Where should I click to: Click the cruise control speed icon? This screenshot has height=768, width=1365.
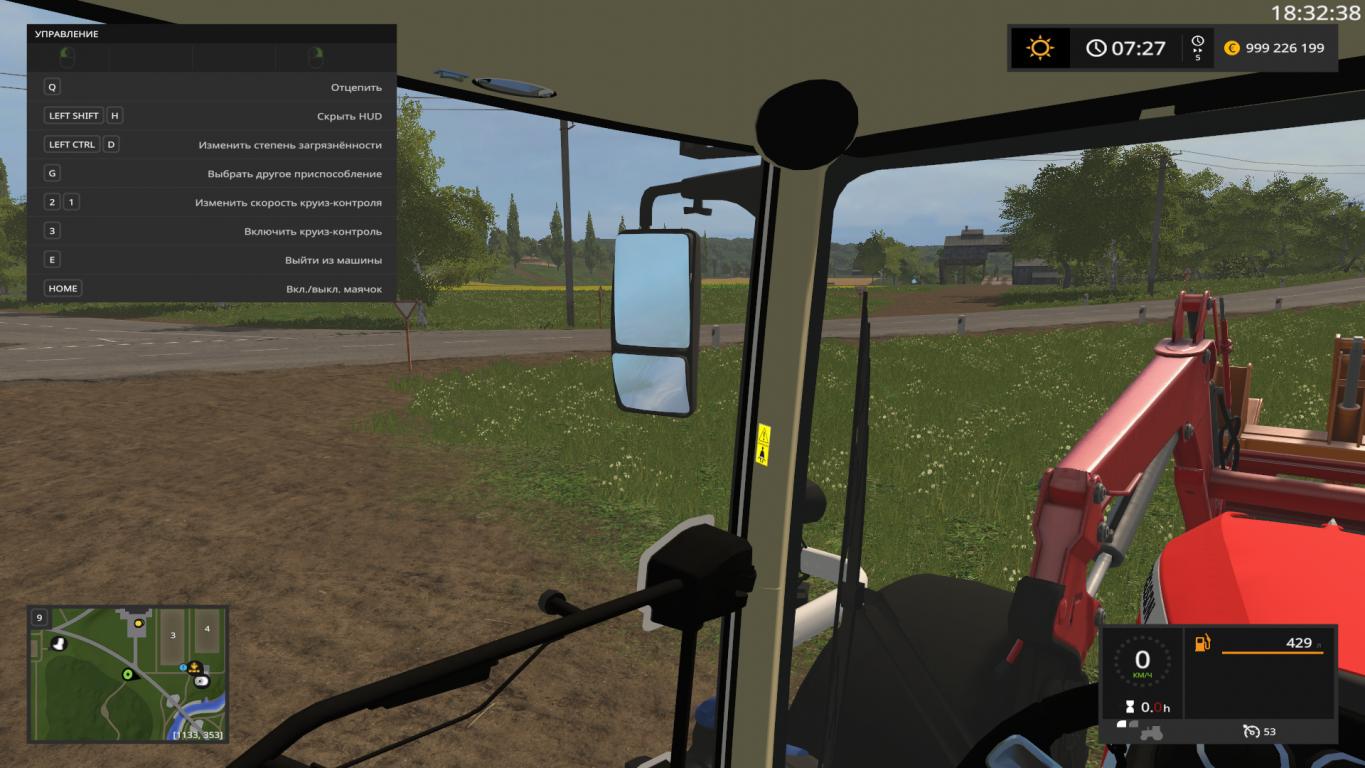click(x=1251, y=732)
